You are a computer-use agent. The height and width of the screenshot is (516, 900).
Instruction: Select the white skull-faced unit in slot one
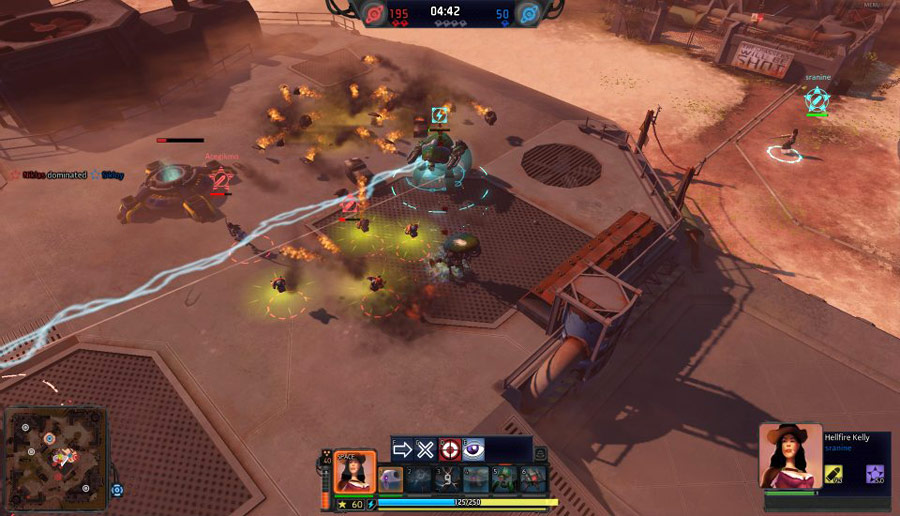pyautogui.click(x=391, y=479)
